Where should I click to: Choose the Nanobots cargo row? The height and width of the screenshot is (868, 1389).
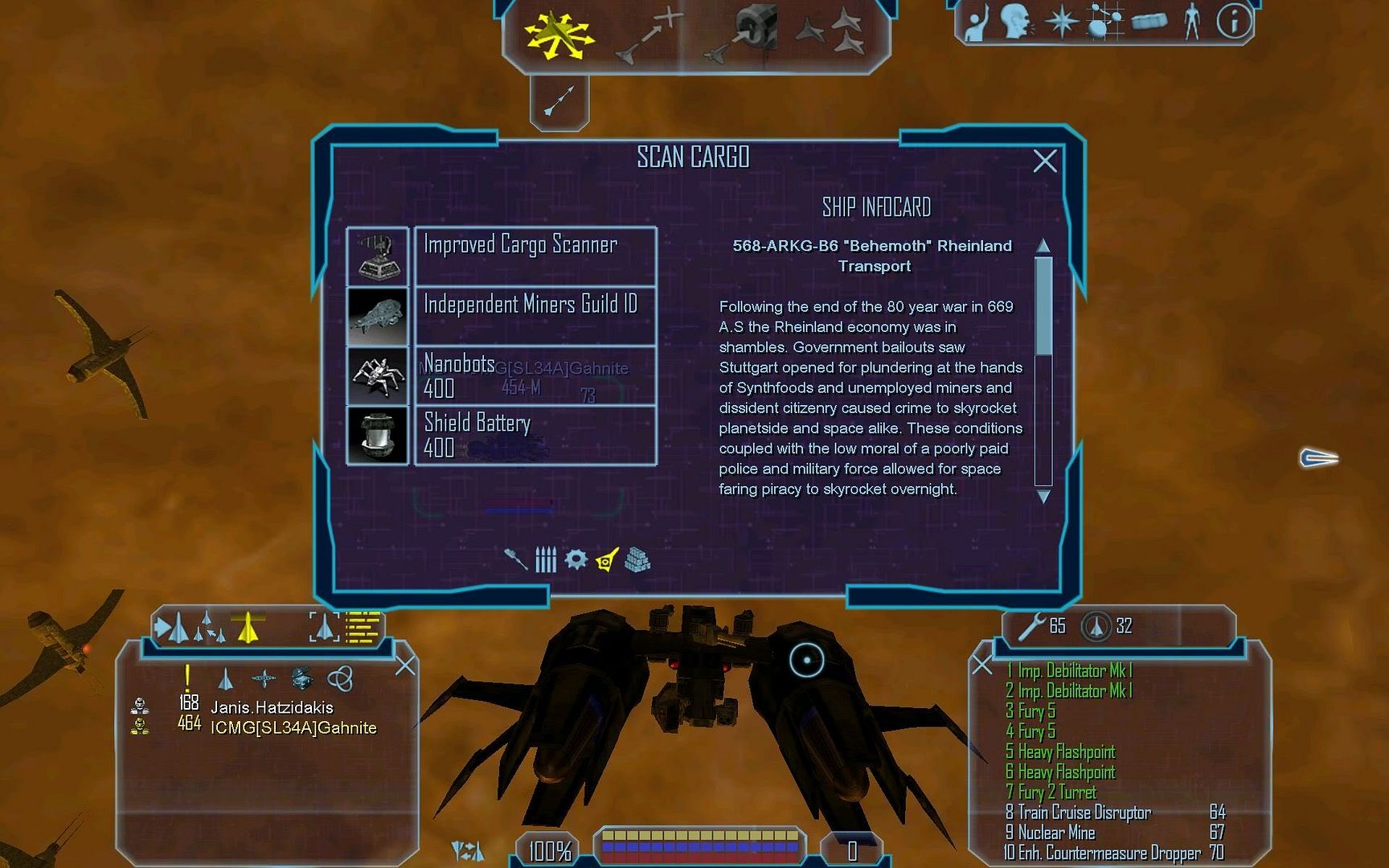point(535,375)
